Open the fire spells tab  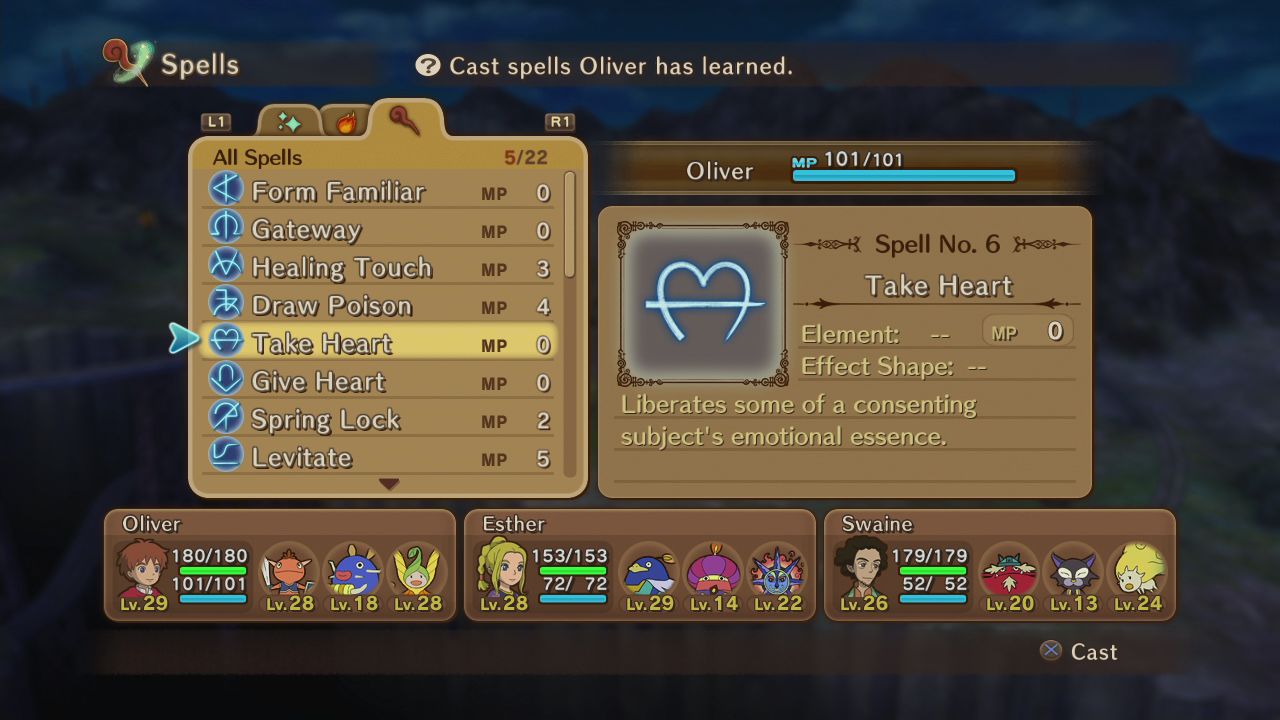click(346, 122)
